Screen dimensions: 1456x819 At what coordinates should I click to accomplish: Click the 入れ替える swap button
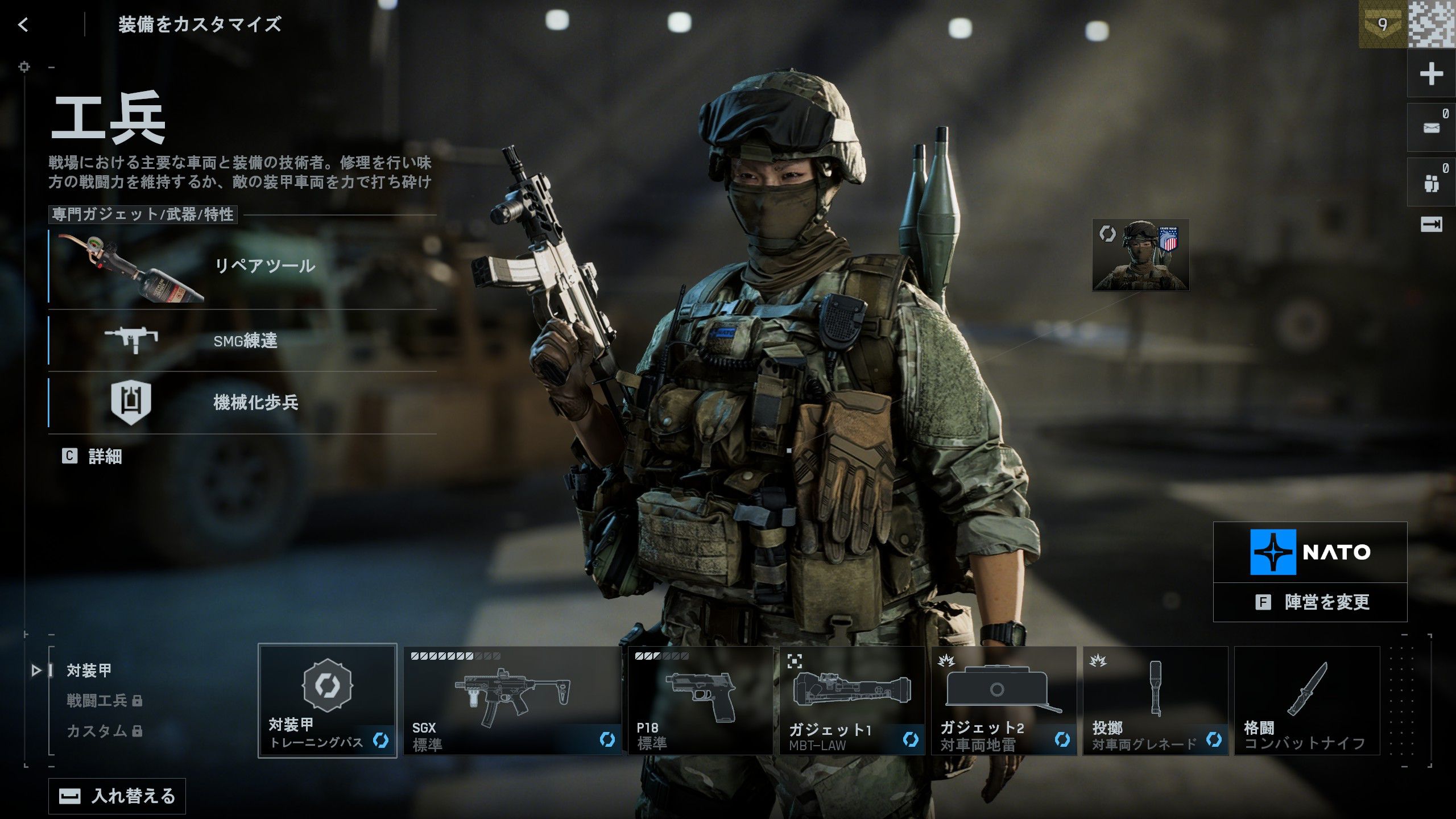pyautogui.click(x=117, y=796)
